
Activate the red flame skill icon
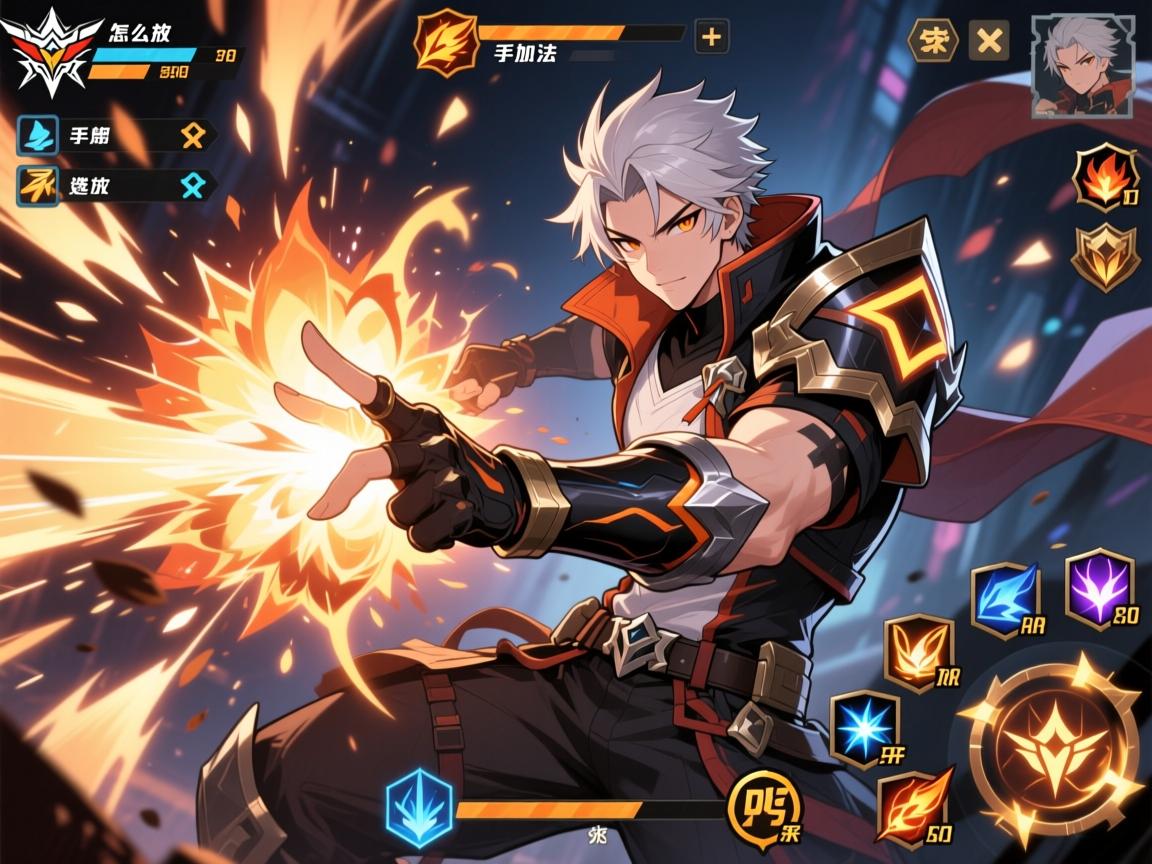point(1104,180)
